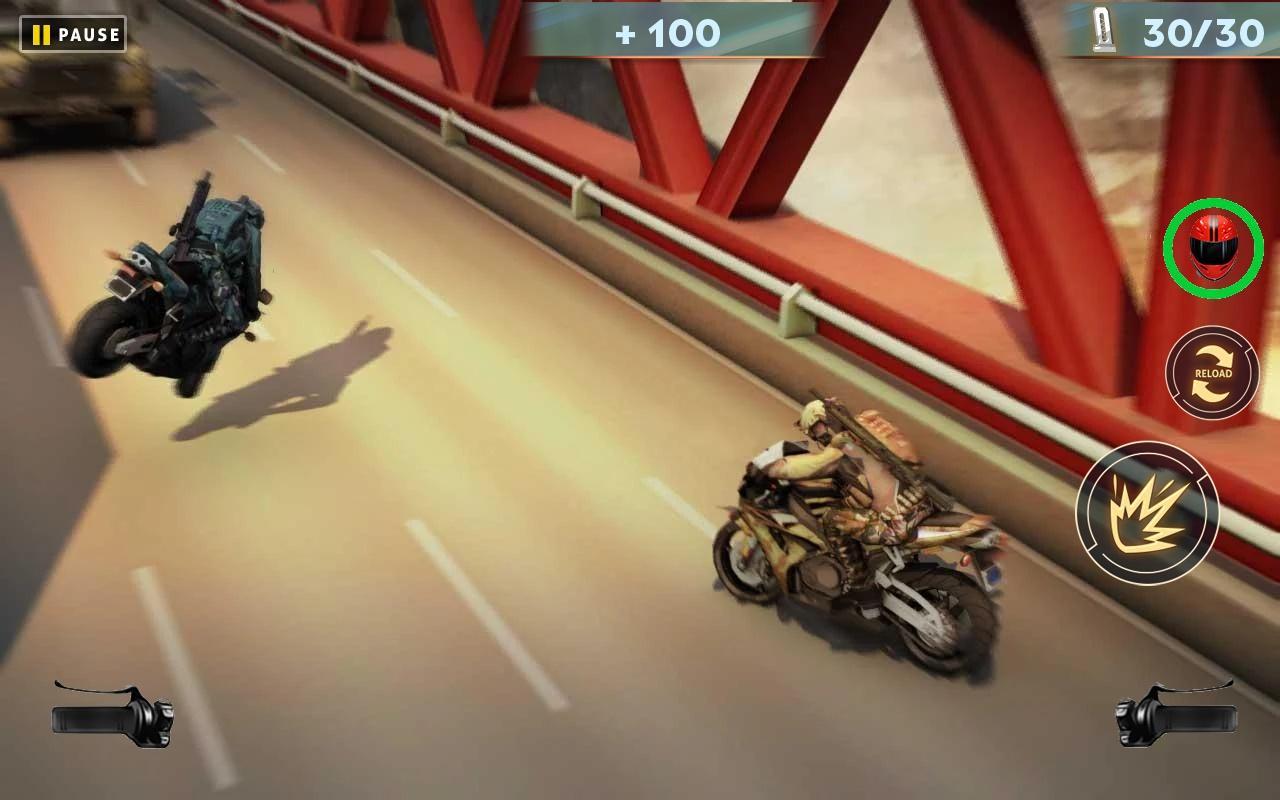Pause the game with the PAUSE button
The image size is (1280, 800).
(70, 34)
